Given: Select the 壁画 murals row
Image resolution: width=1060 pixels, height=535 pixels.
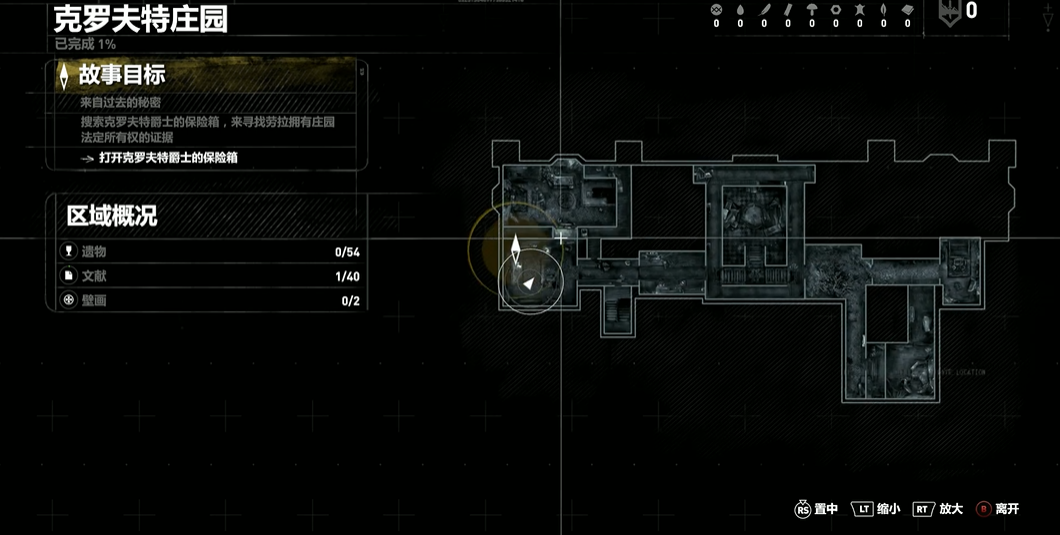Looking at the screenshot, I should click(x=210, y=300).
